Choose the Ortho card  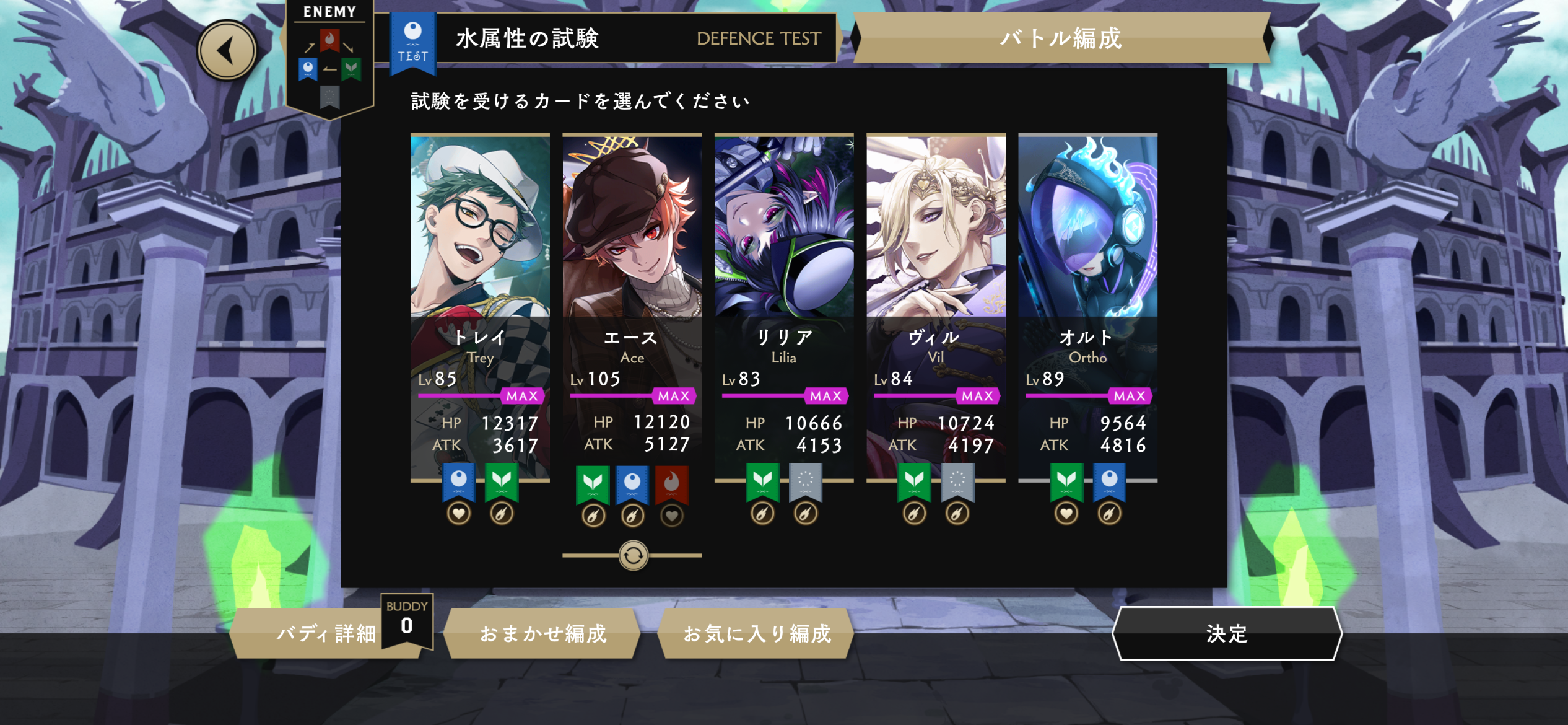point(1087,279)
